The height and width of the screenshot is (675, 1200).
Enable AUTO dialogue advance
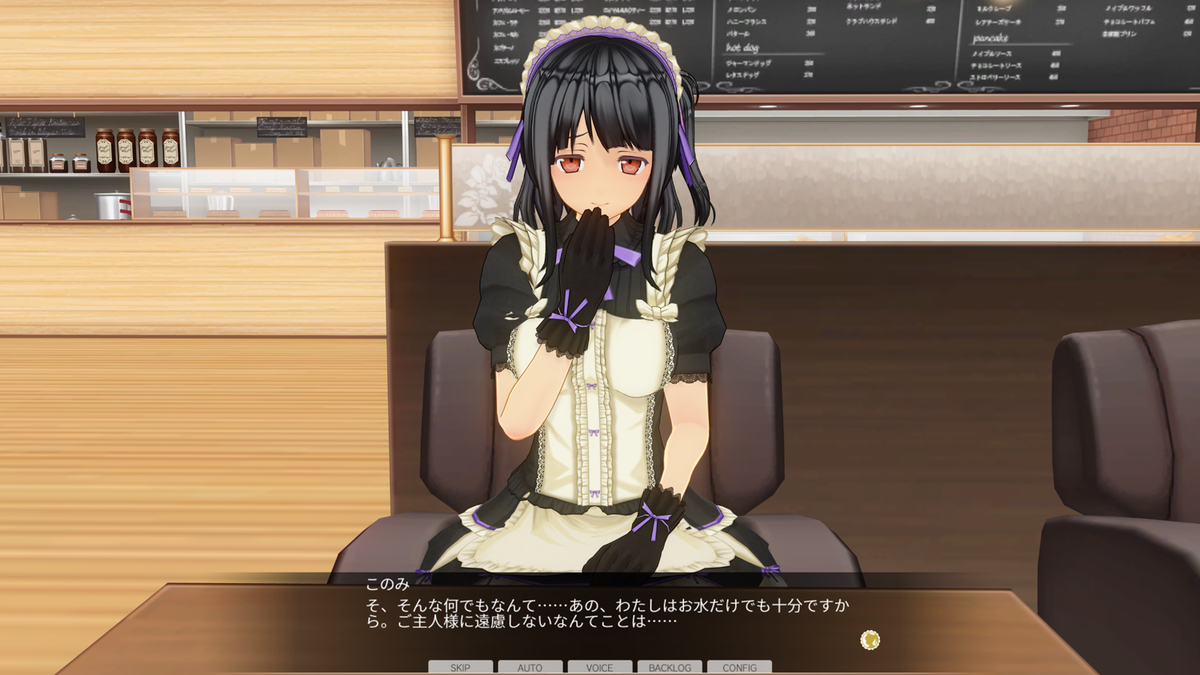point(530,667)
